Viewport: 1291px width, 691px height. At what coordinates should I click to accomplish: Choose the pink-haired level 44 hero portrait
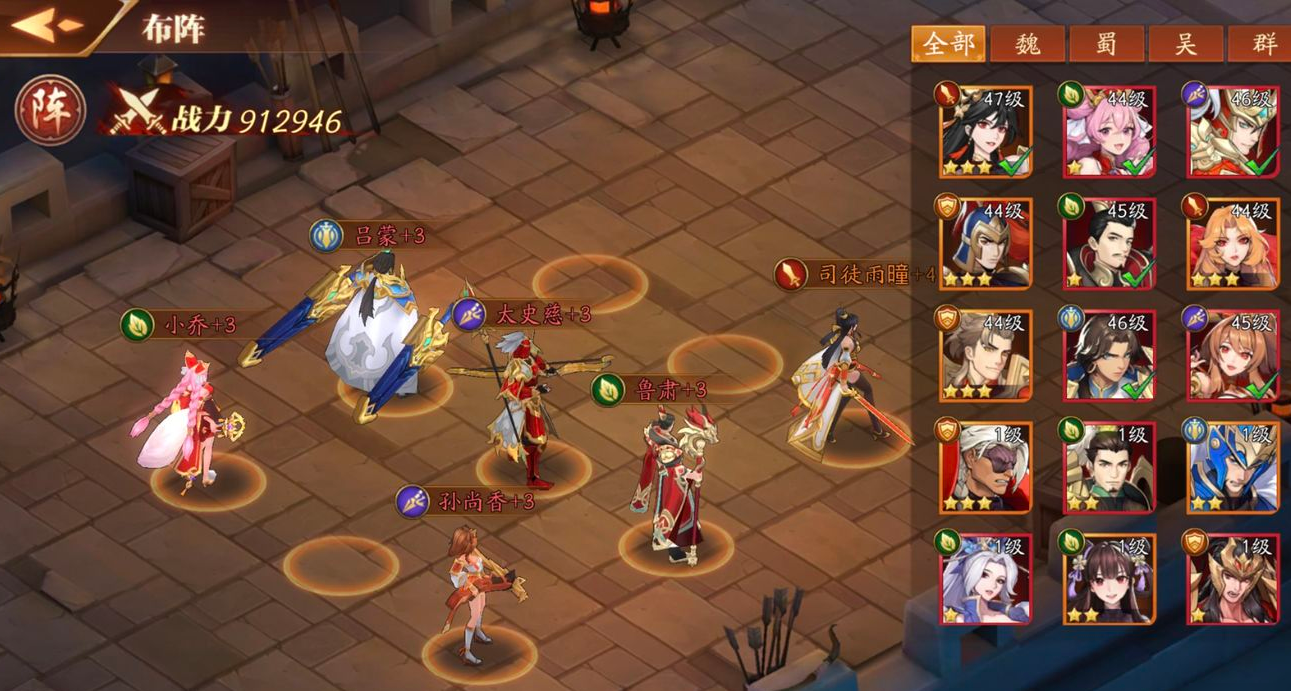[1110, 131]
